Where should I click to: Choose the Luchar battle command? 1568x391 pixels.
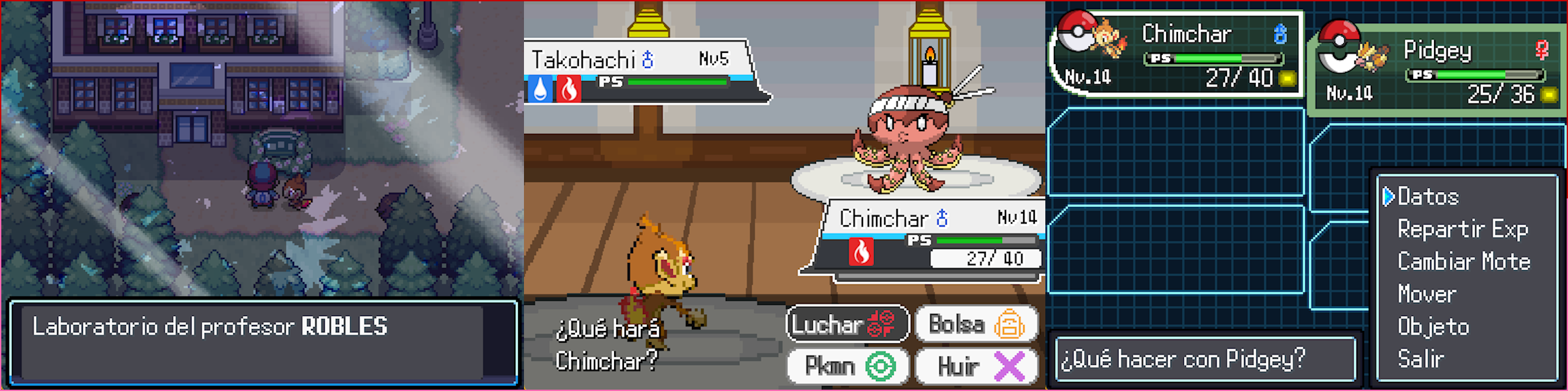(847, 324)
